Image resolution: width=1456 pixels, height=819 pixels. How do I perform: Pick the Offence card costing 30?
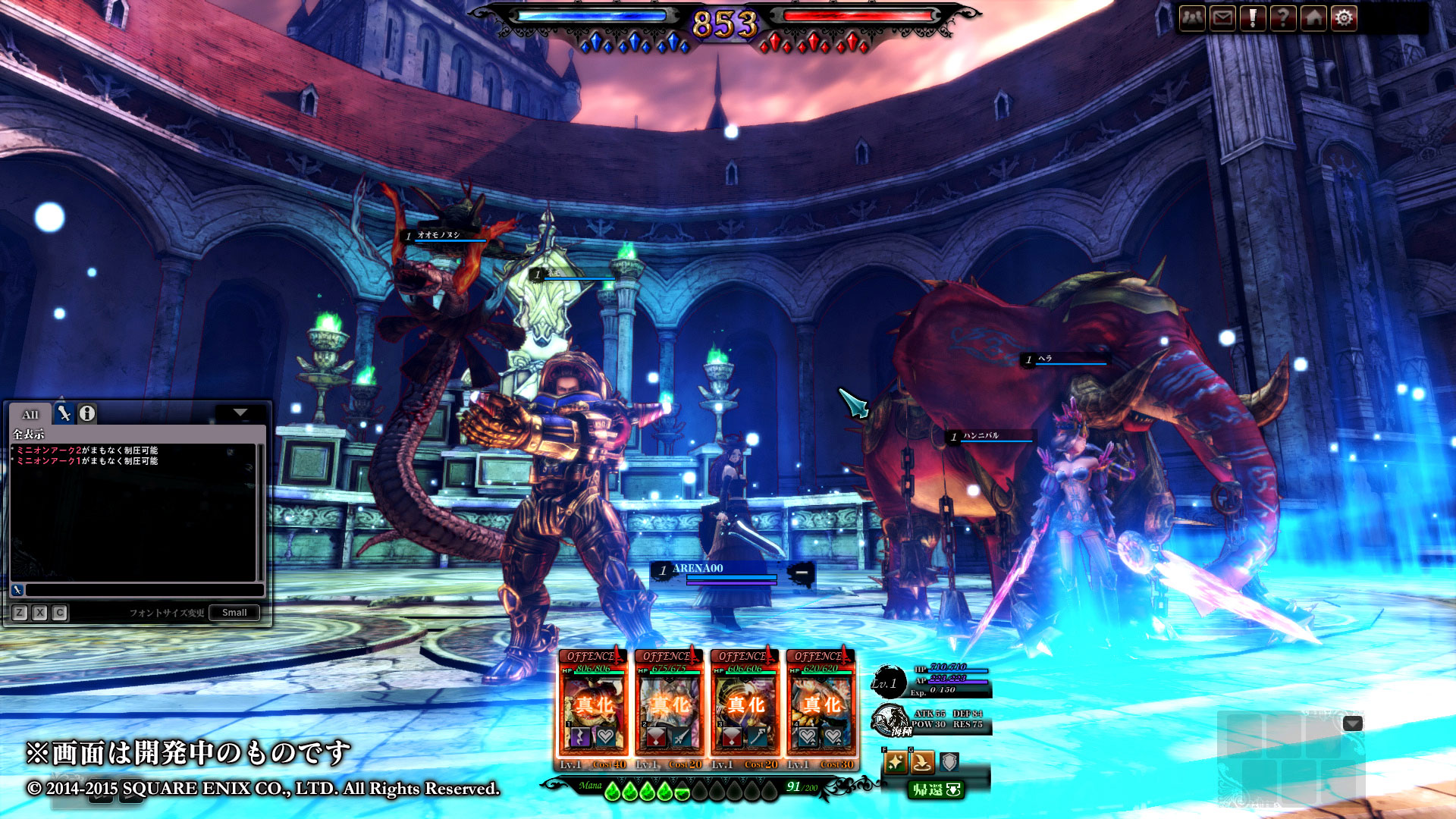point(821,709)
